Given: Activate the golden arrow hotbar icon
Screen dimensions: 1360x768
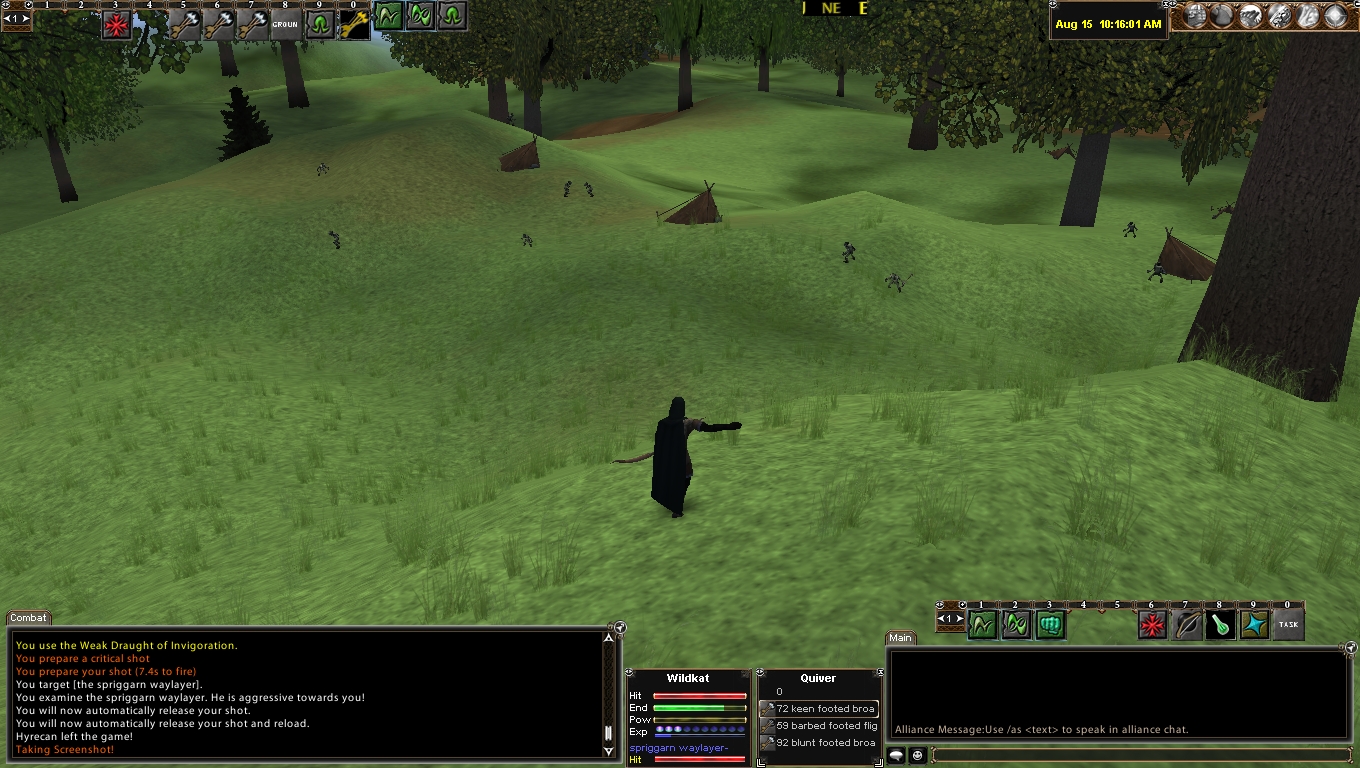Looking at the screenshot, I should (354, 24).
